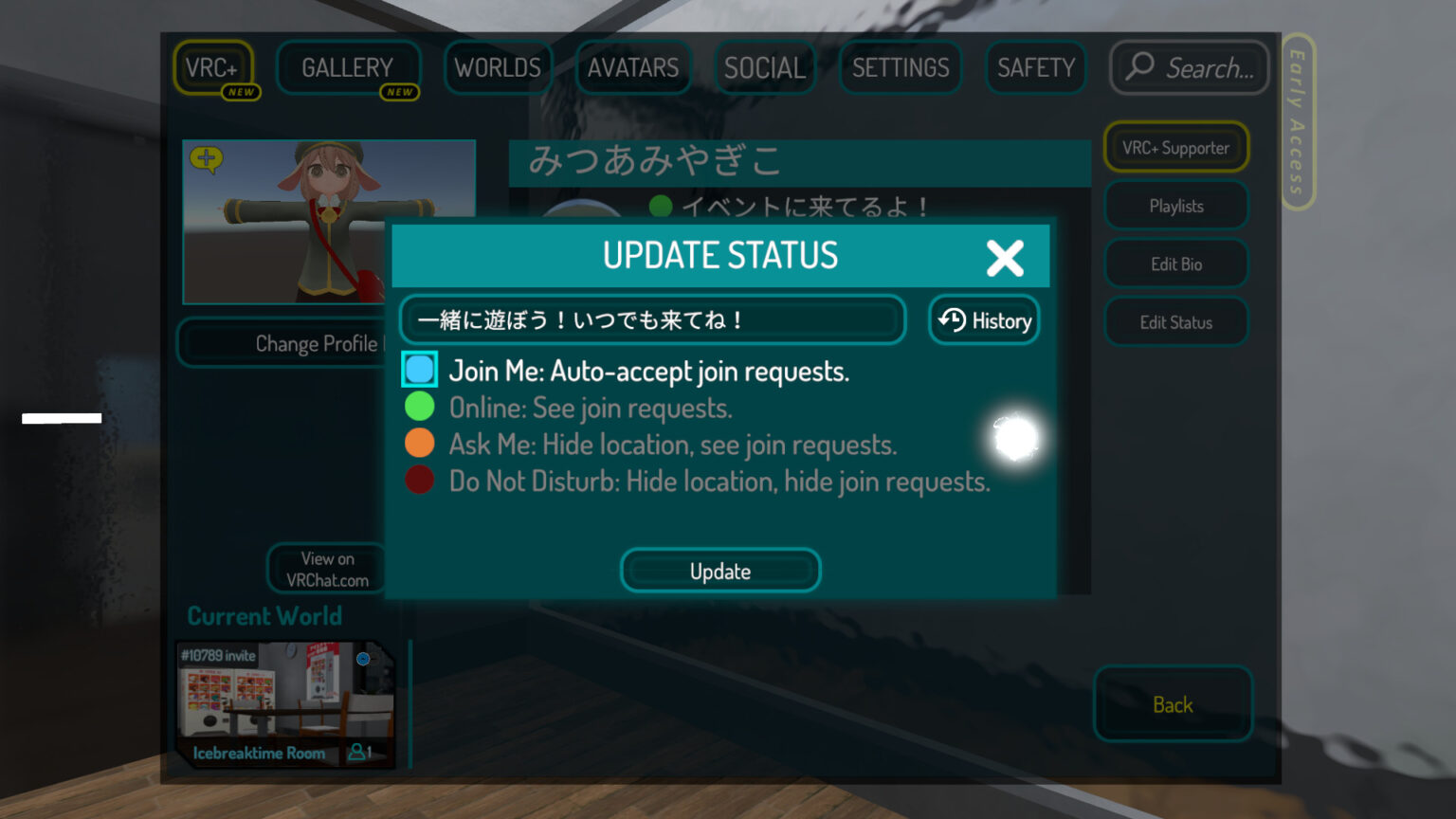Screen dimensions: 1456x819
Task: Click the NEW badge on Gallery tab
Action: [399, 92]
